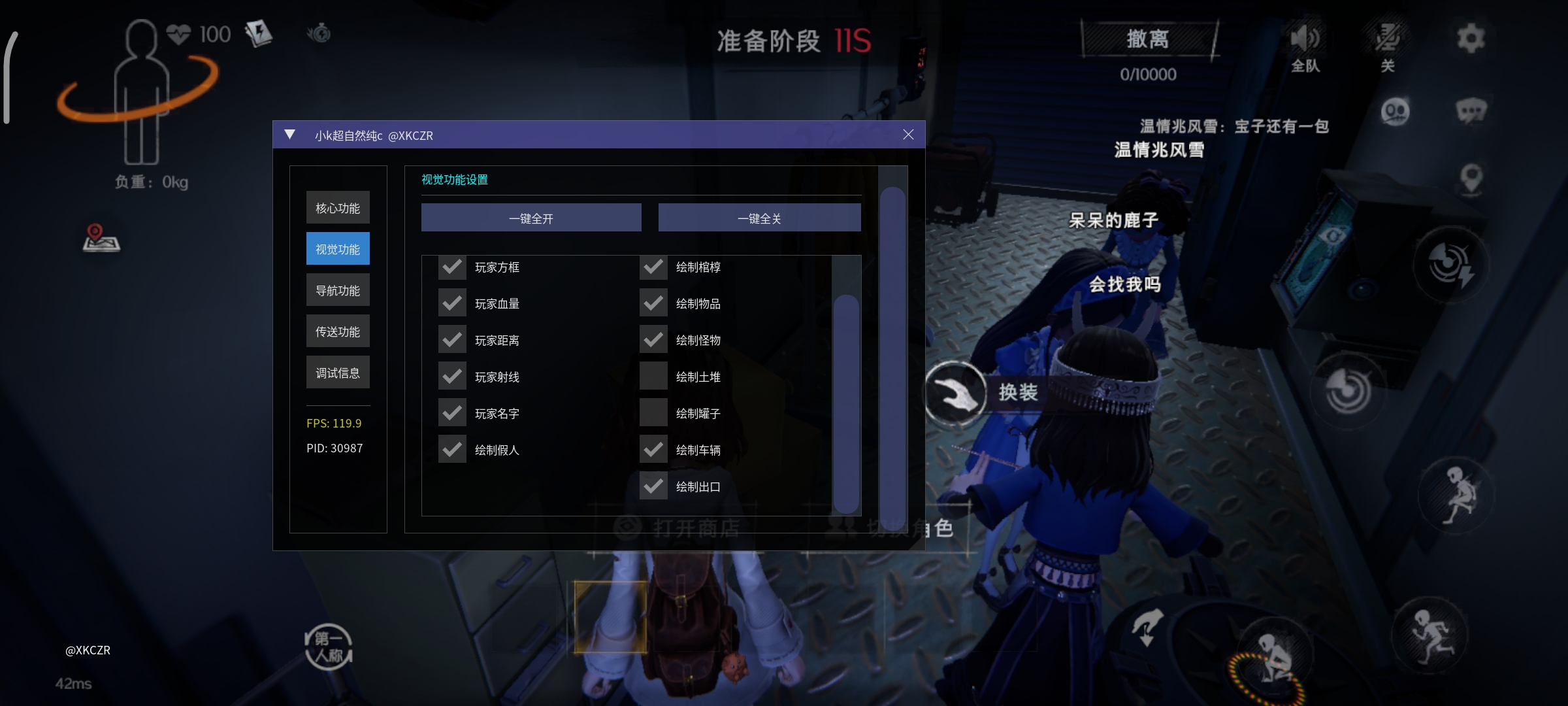The image size is (1568, 706).
Task: Select the 视觉功能 tab
Action: click(338, 249)
